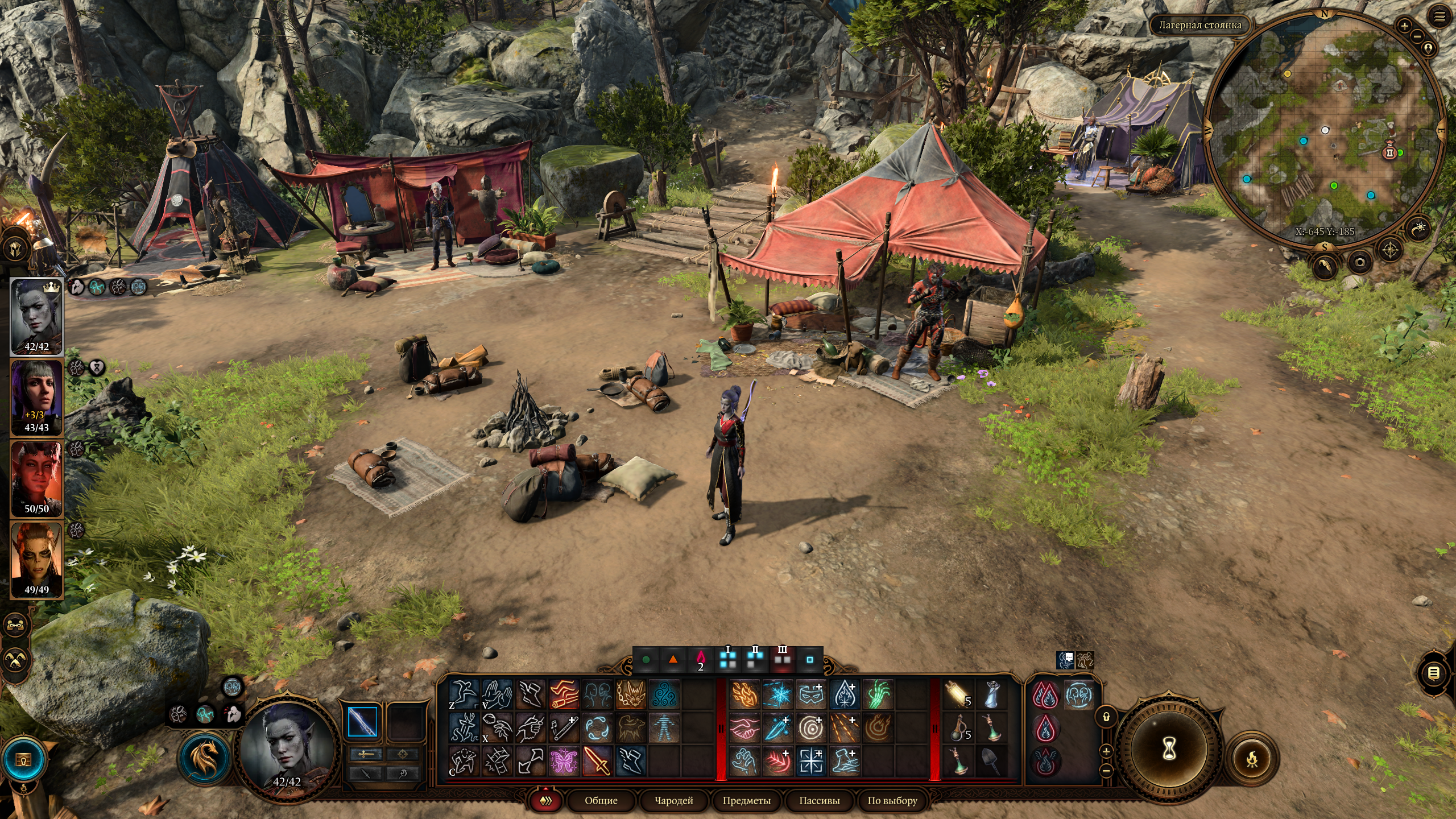This screenshot has width=1456, height=819.
Task: Open the camera photo mode button
Action: [x=1359, y=262]
